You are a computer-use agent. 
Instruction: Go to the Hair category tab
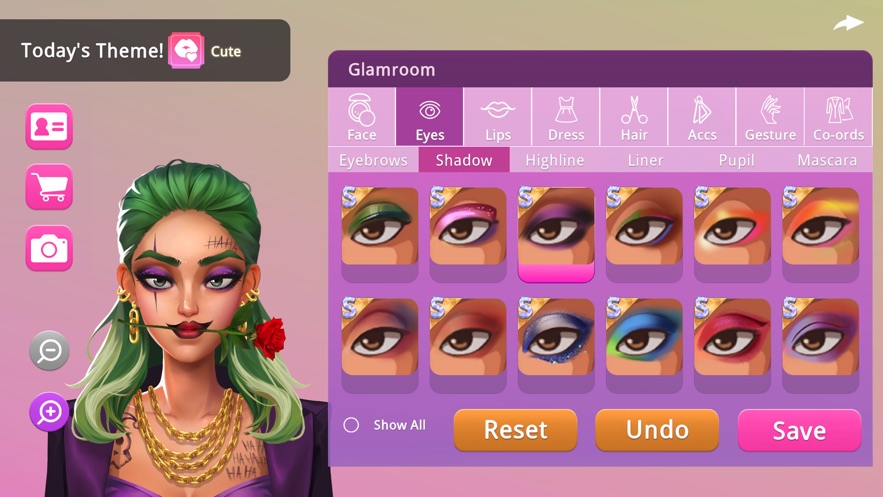click(x=634, y=118)
